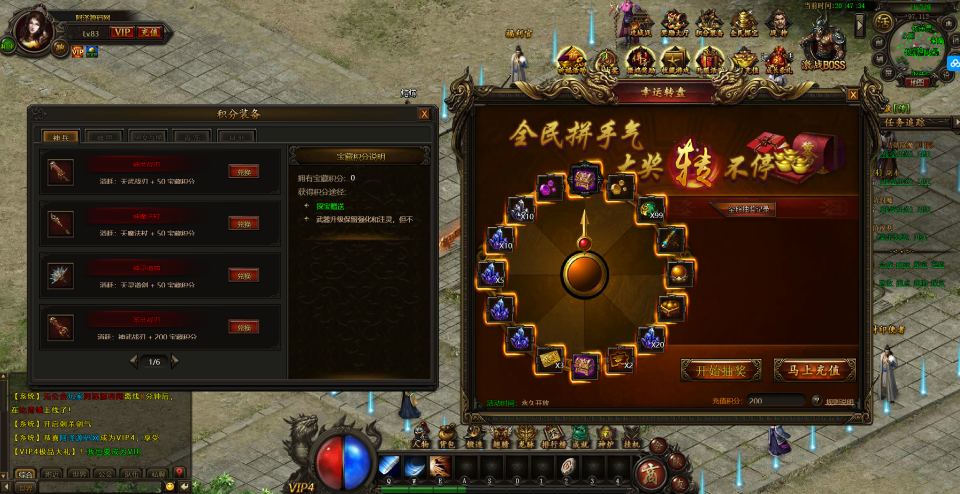Select the 神兵 tab in points equipment
960x494 pixels.
pos(59,136)
